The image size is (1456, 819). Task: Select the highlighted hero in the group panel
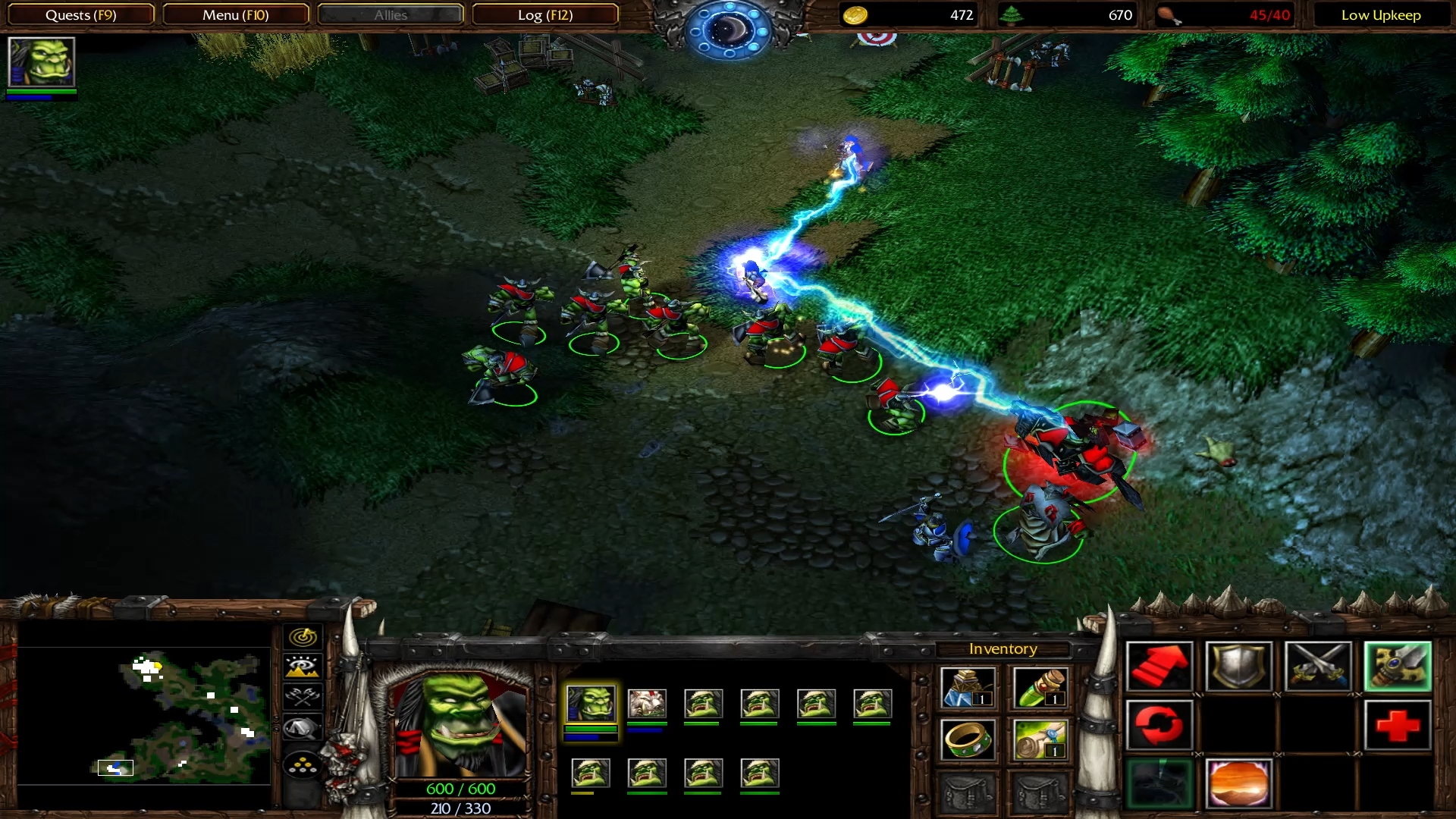591,704
